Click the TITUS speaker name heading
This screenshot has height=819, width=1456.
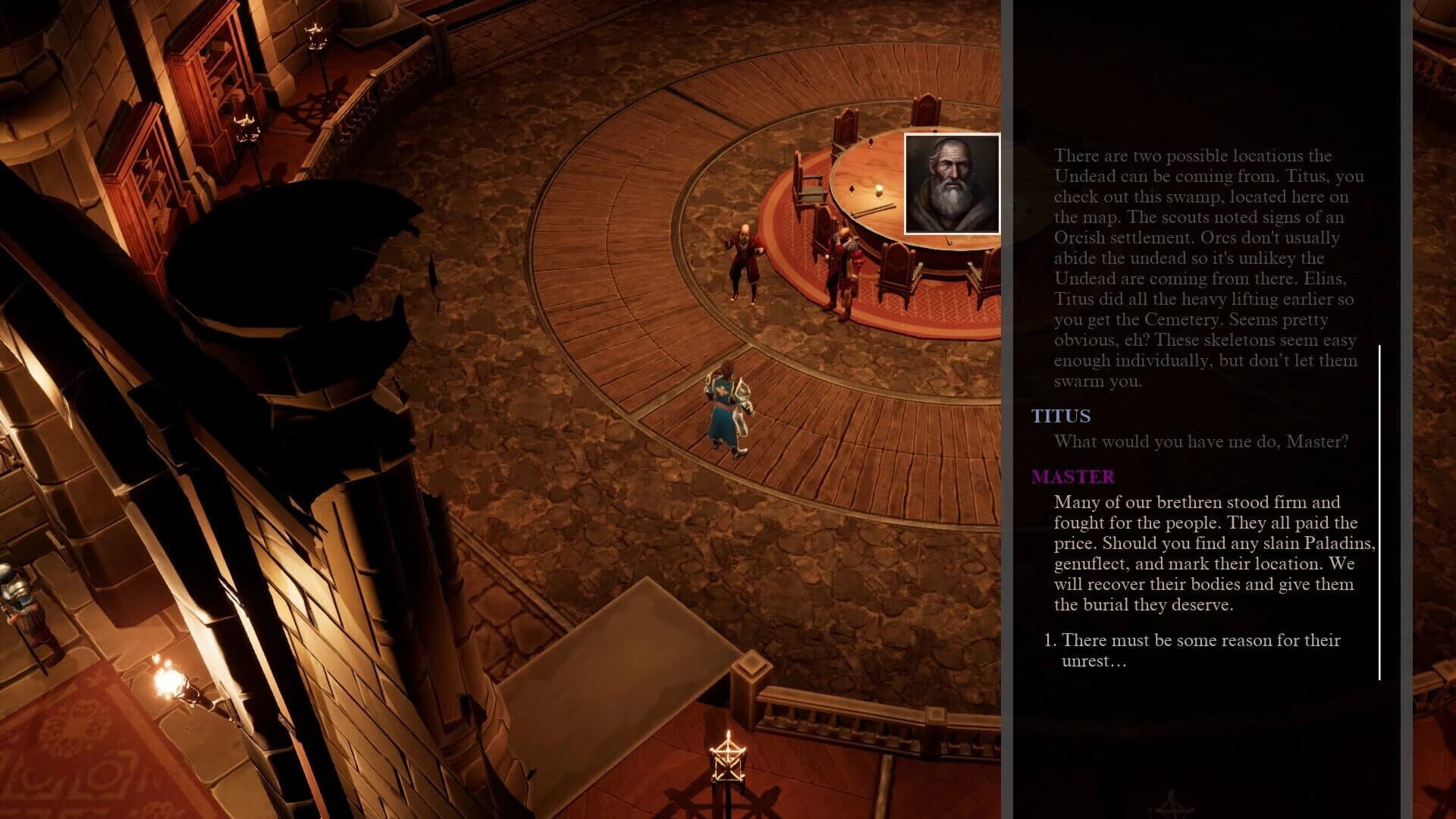[1060, 416]
